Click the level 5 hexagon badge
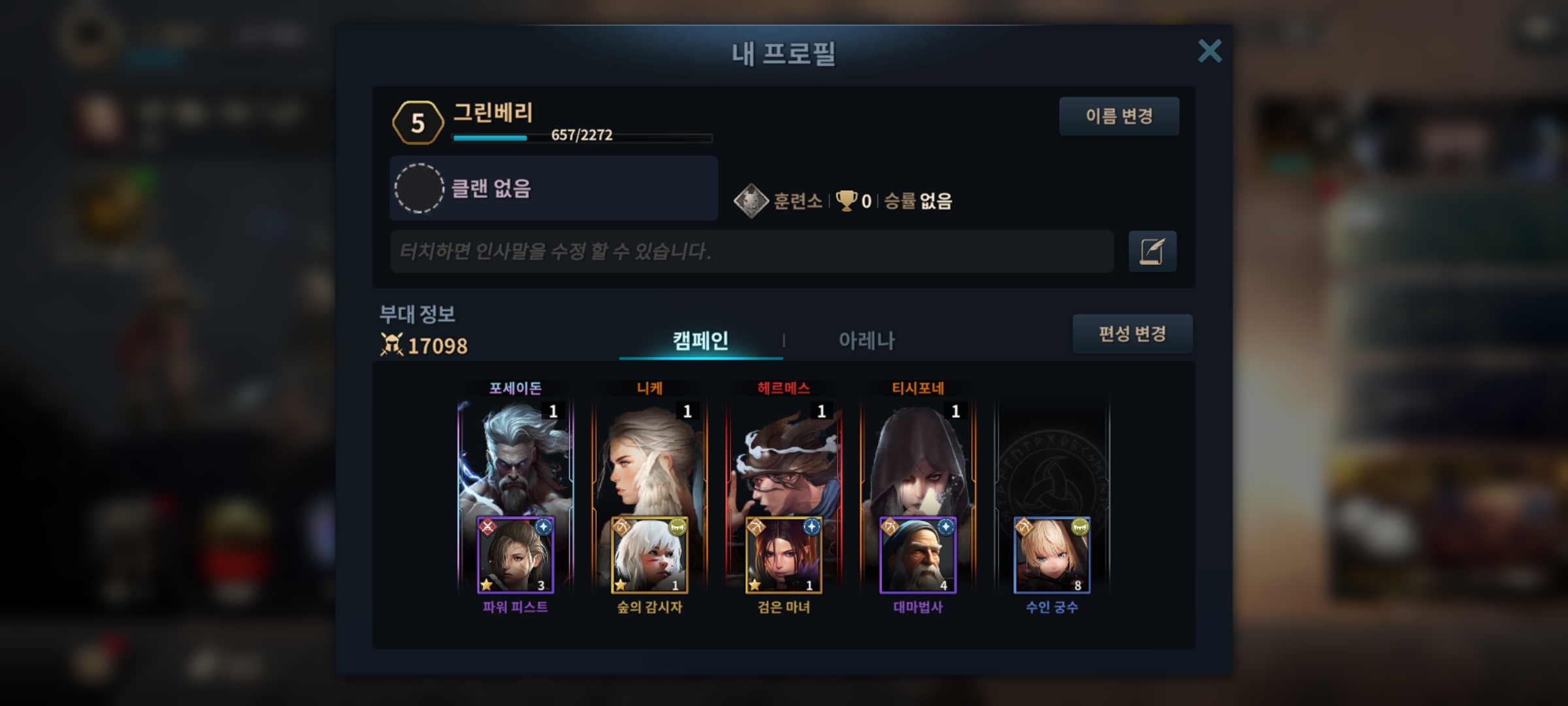The image size is (1568, 706). [418, 123]
